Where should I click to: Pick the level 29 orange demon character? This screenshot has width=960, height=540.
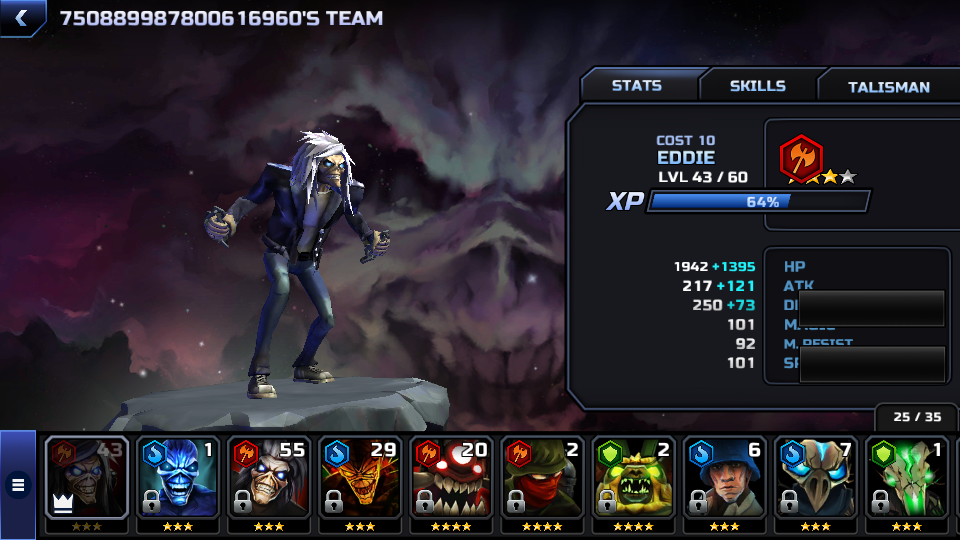[x=359, y=478]
